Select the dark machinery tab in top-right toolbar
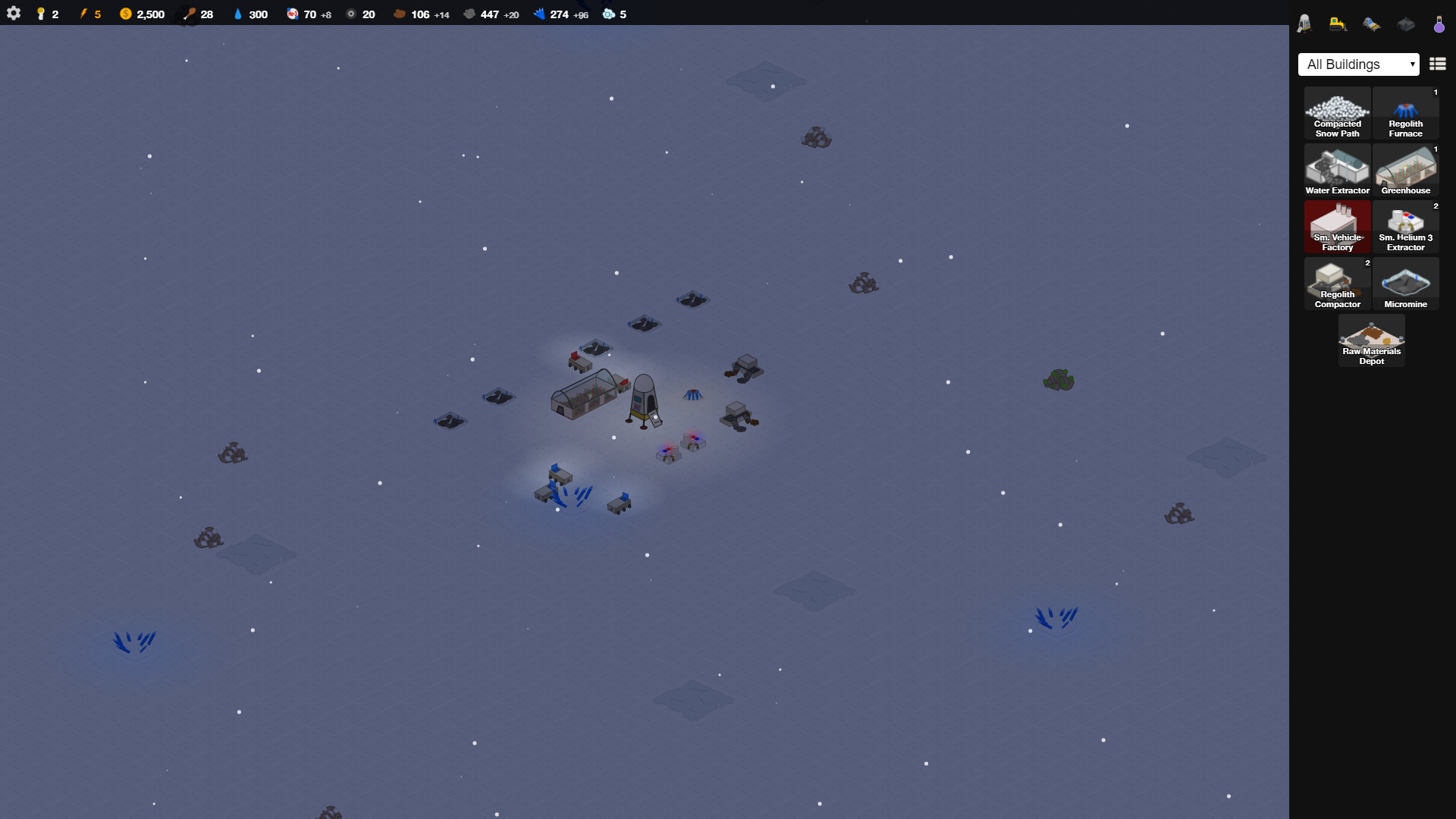Image resolution: width=1456 pixels, height=819 pixels. point(1405,24)
